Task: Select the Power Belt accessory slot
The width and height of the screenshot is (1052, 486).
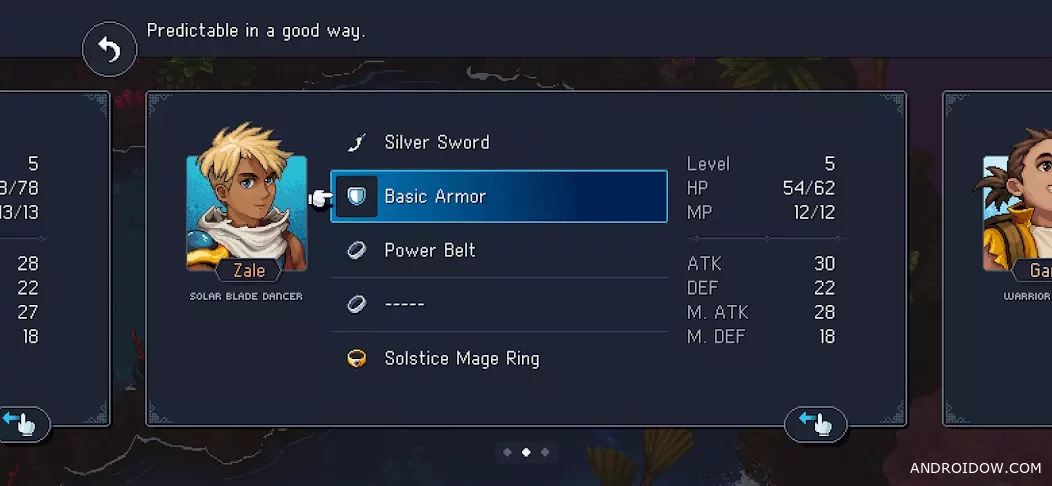Action: (x=498, y=250)
